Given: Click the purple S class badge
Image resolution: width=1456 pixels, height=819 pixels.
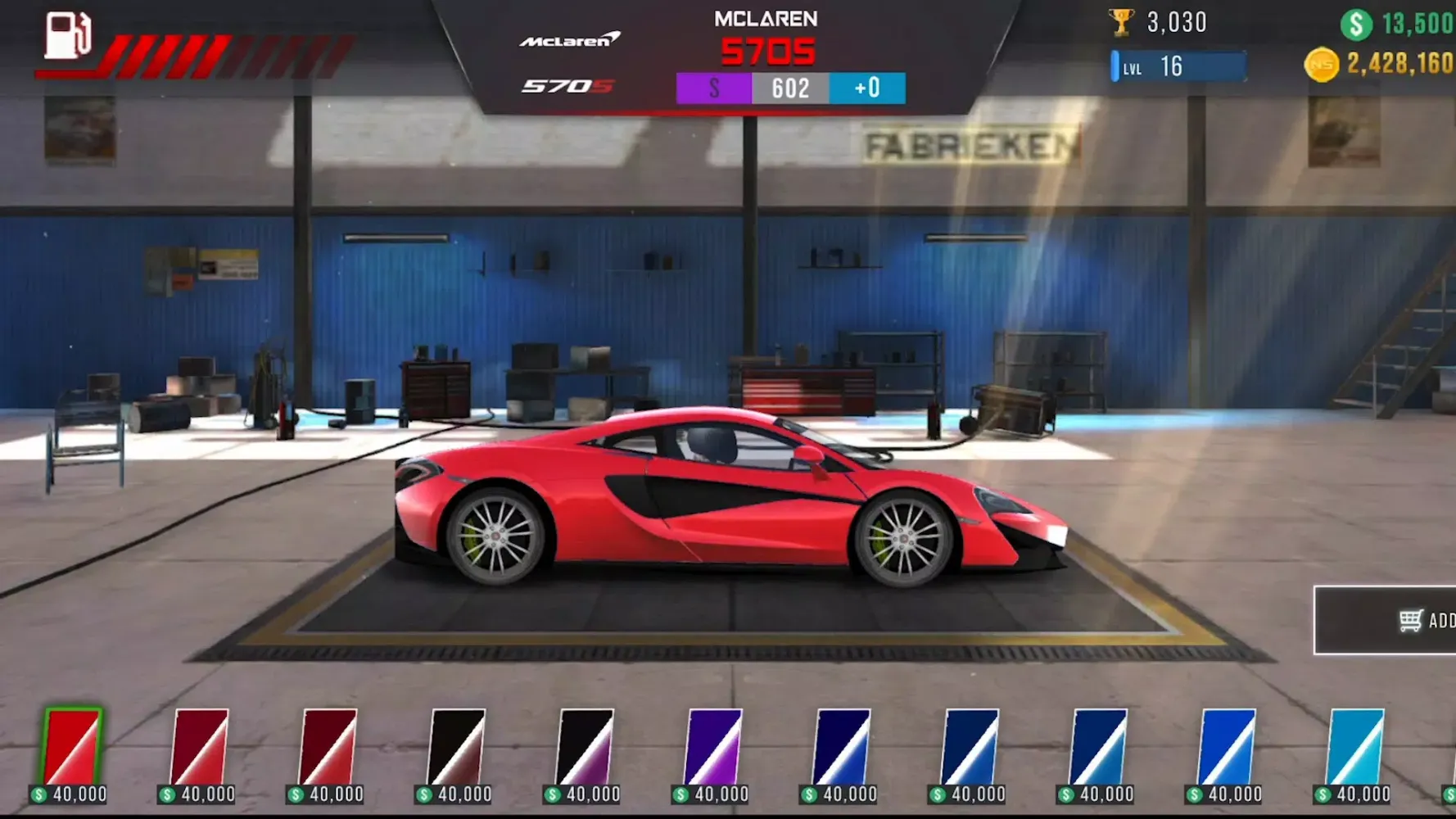Looking at the screenshot, I should (712, 88).
